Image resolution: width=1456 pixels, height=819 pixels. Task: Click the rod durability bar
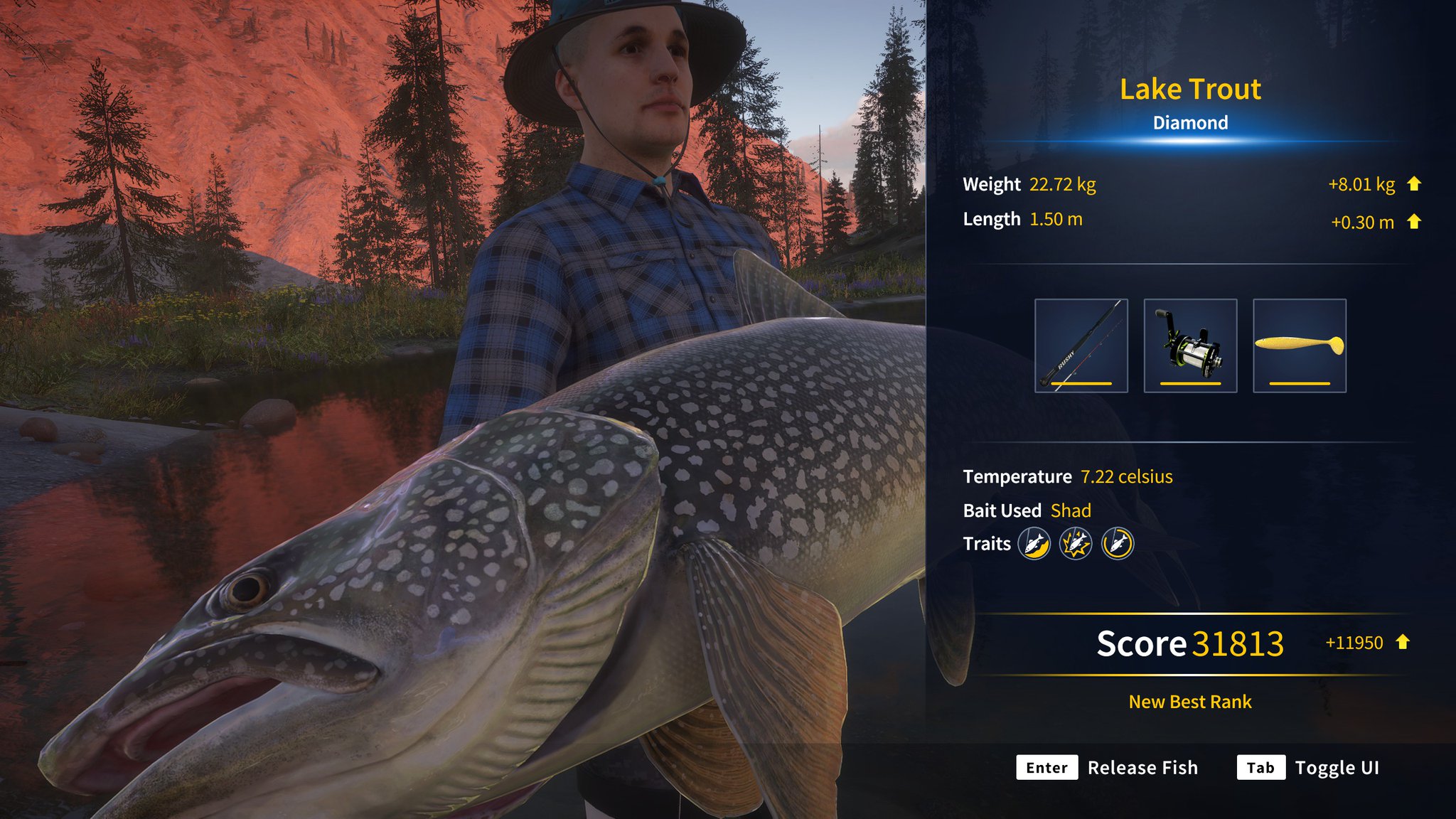[x=1082, y=382]
